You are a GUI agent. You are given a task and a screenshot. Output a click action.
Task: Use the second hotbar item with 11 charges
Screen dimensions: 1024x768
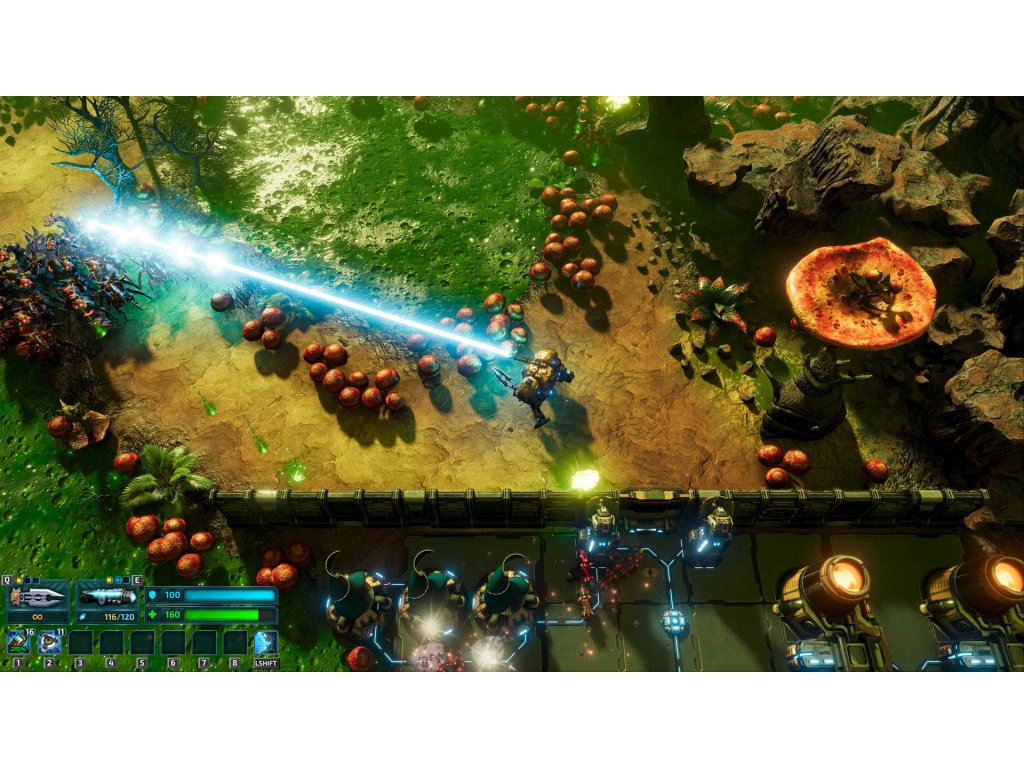49,642
